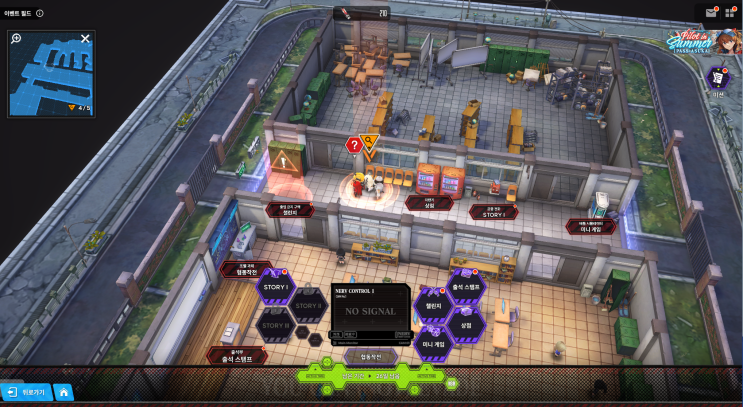Open the mission checklist icon
Screen dimensions: 743x407
pos(718,78)
